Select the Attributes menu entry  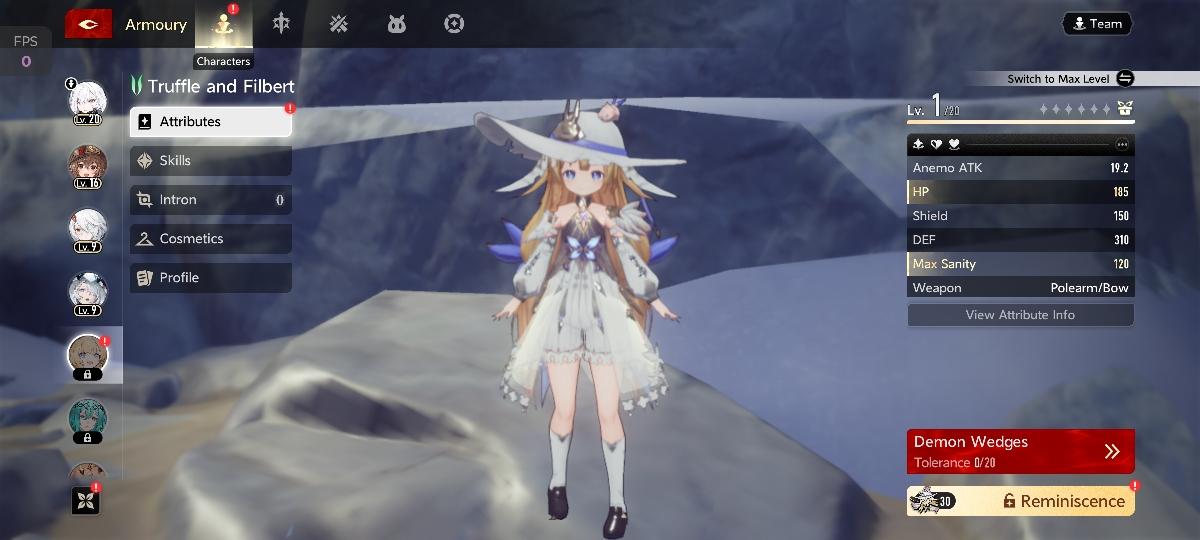pyautogui.click(x=211, y=122)
